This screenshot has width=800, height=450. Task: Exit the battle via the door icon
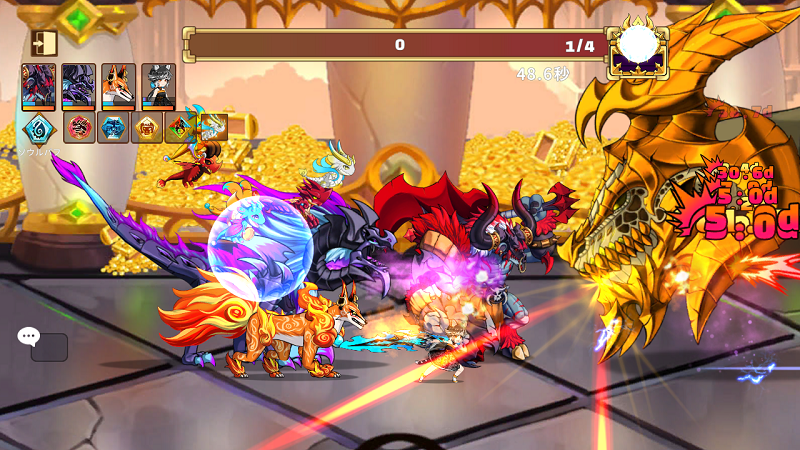pos(44,42)
